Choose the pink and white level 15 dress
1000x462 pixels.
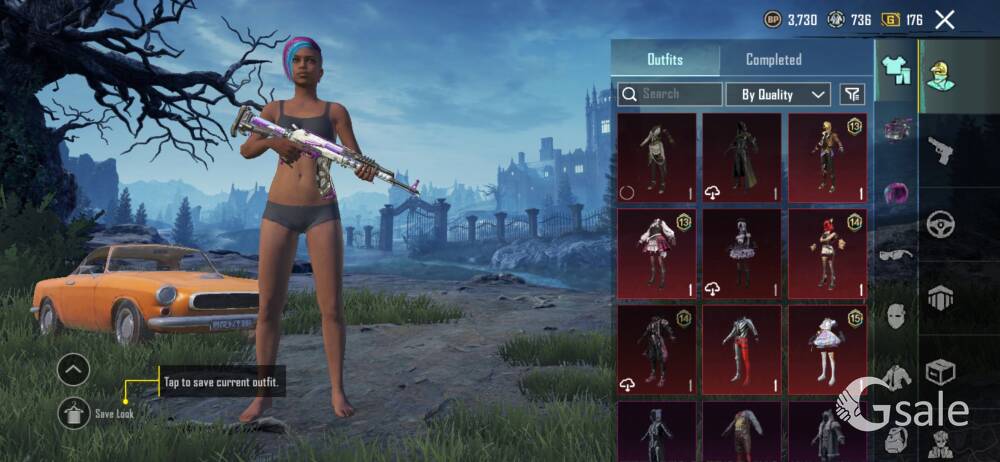tap(826, 349)
